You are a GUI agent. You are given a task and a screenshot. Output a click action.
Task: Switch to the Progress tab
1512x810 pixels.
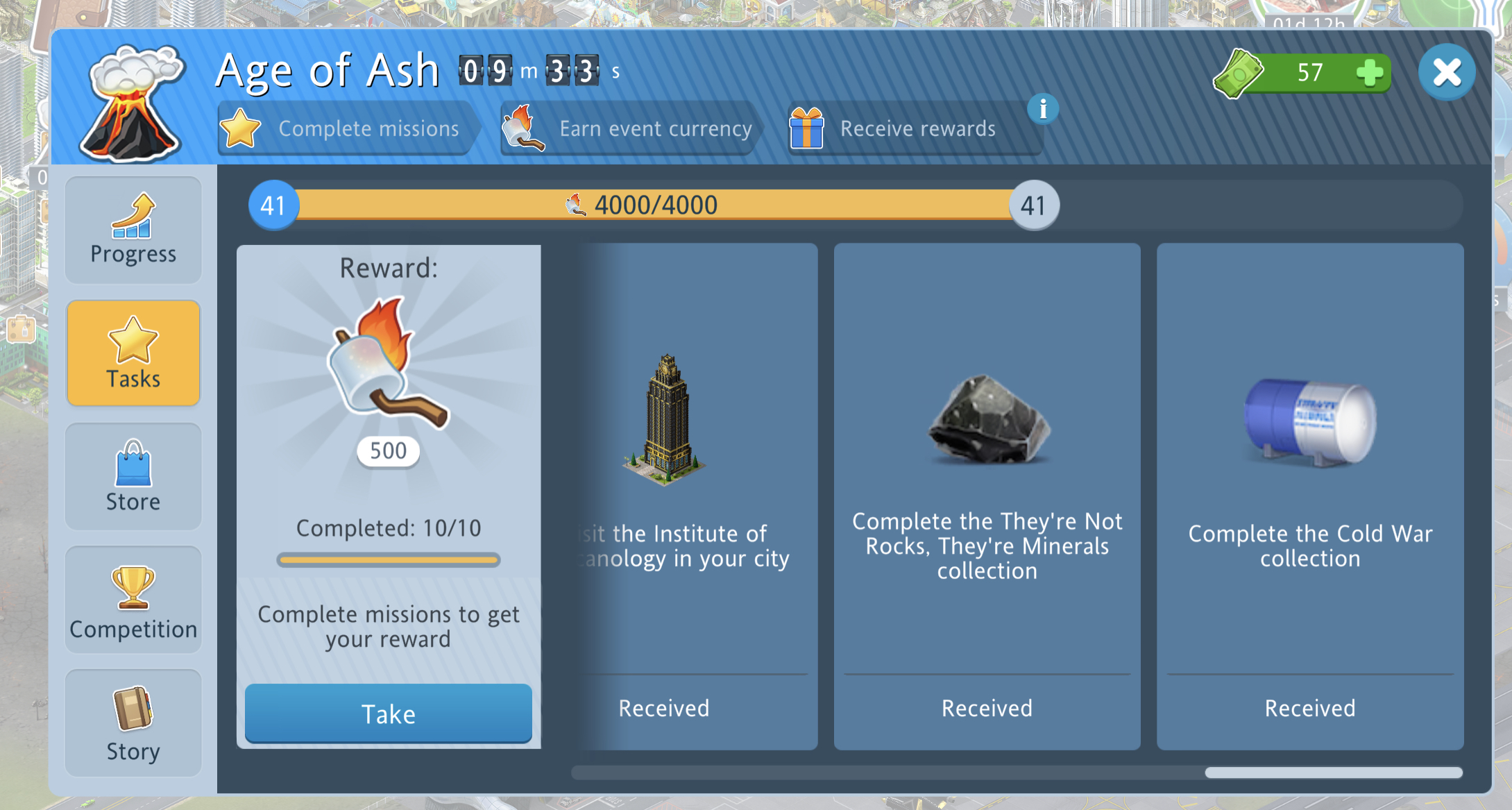(x=133, y=230)
